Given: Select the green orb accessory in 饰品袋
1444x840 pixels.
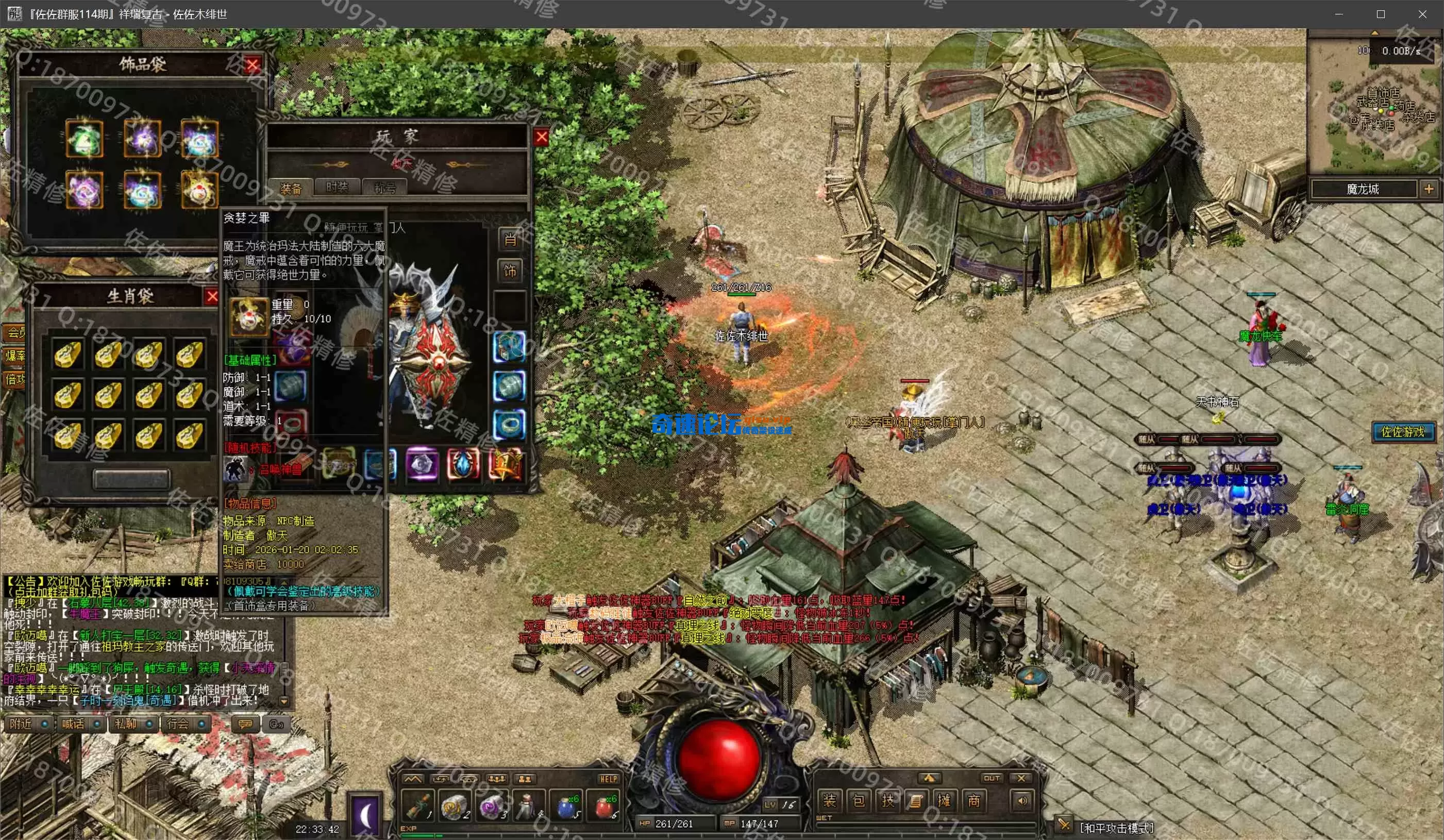Looking at the screenshot, I should pyautogui.click(x=84, y=138).
